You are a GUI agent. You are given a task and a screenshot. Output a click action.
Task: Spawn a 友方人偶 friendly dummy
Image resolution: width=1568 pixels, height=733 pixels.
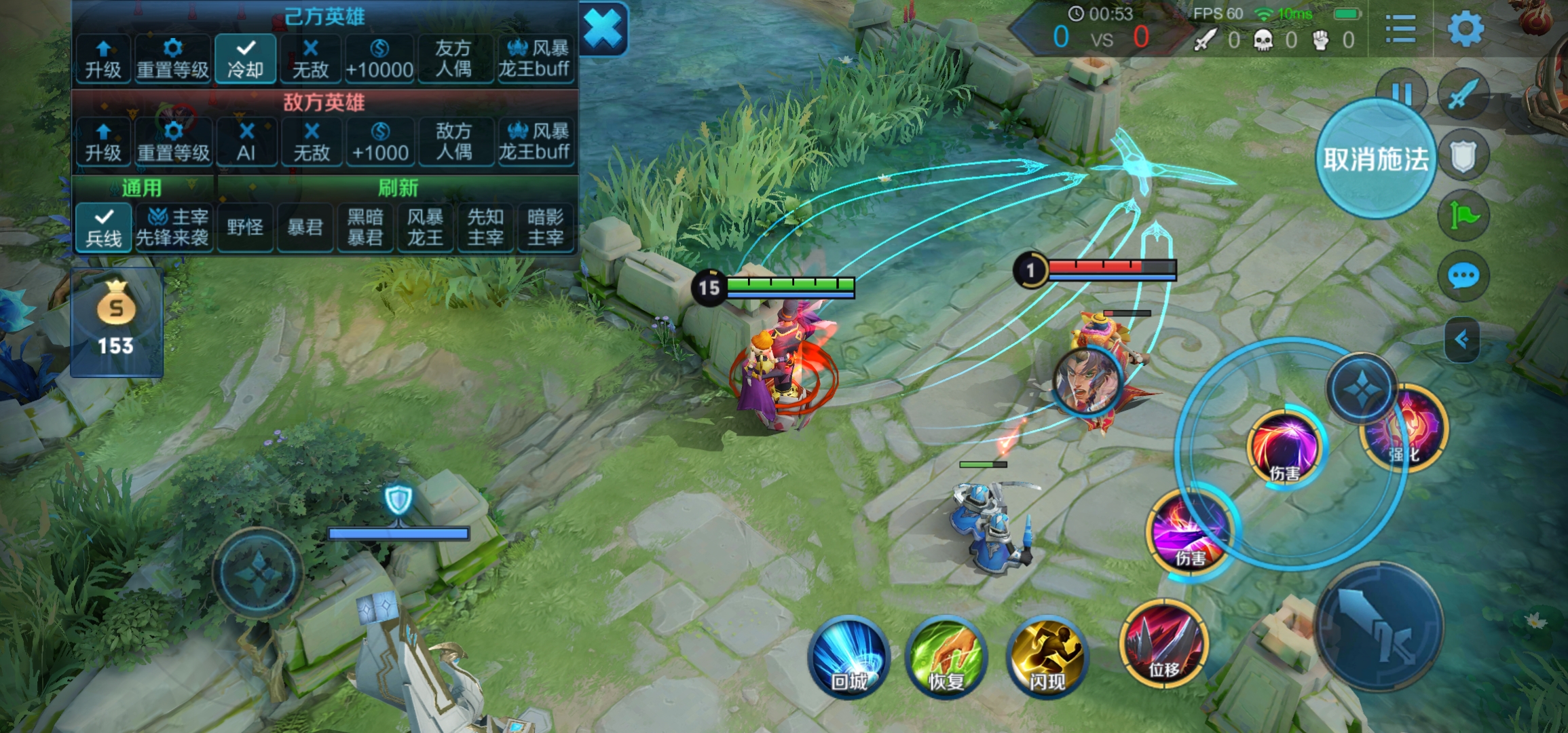[x=453, y=59]
